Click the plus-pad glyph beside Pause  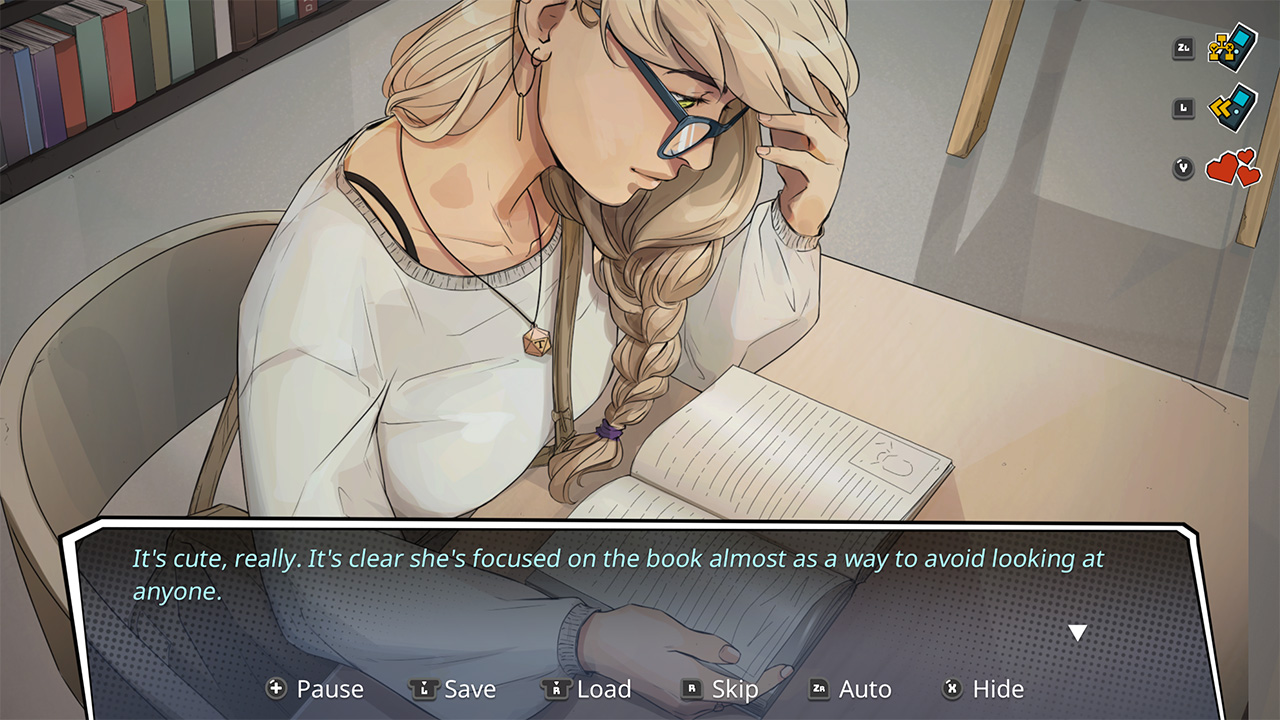274,689
